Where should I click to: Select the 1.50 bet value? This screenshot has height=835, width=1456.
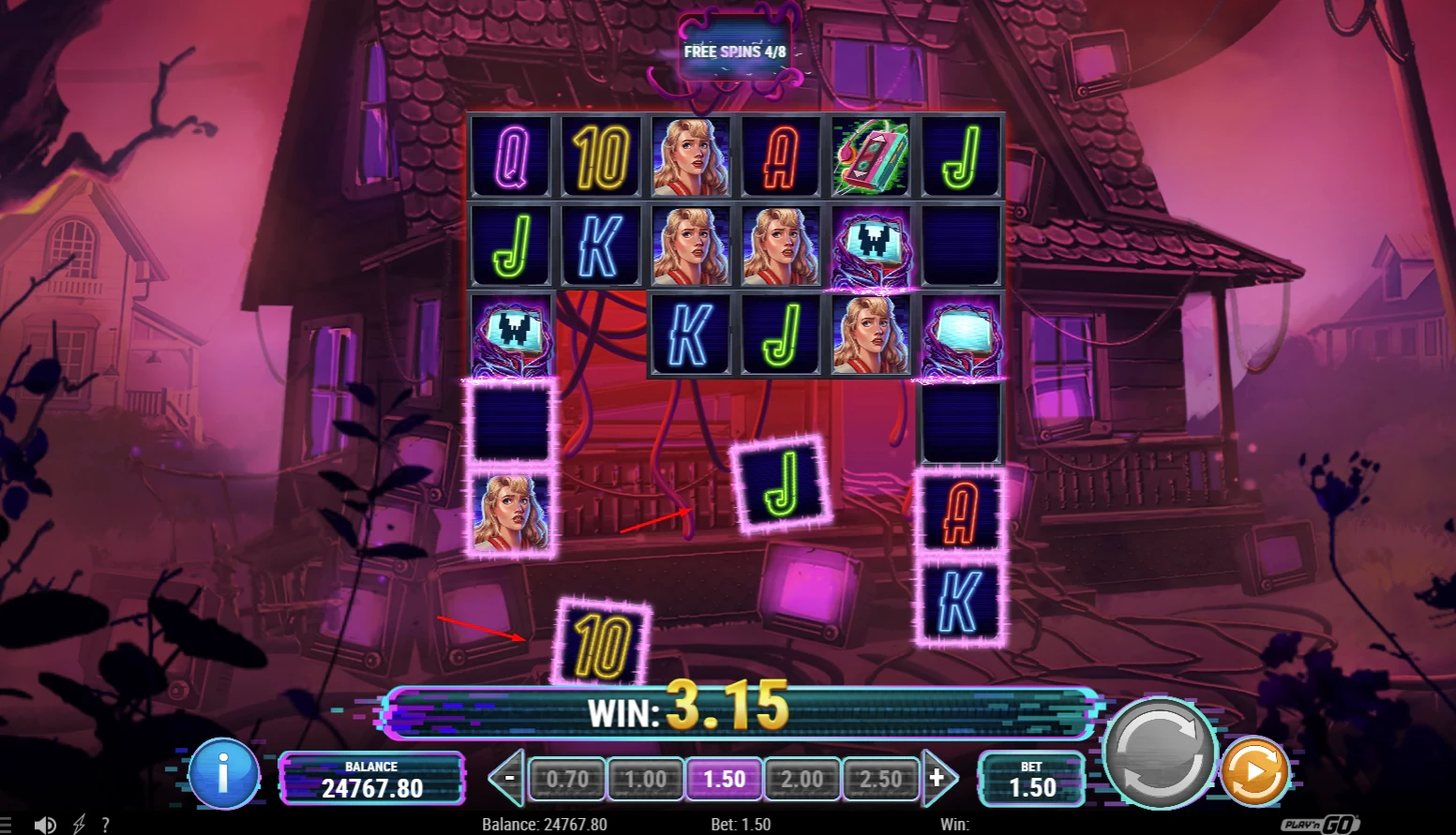click(724, 779)
